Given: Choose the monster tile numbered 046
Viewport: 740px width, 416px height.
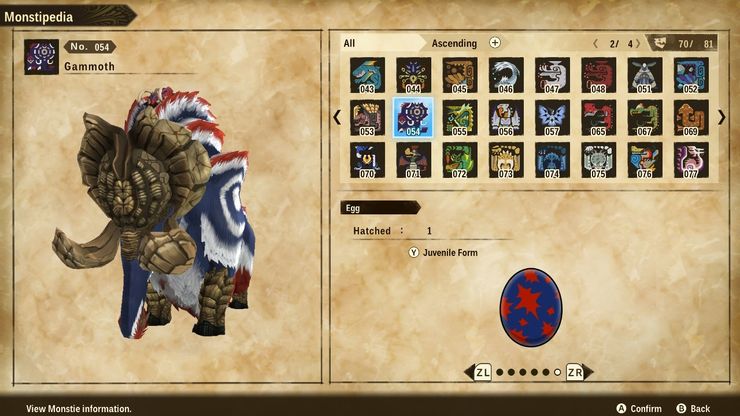Looking at the screenshot, I should click(506, 75).
